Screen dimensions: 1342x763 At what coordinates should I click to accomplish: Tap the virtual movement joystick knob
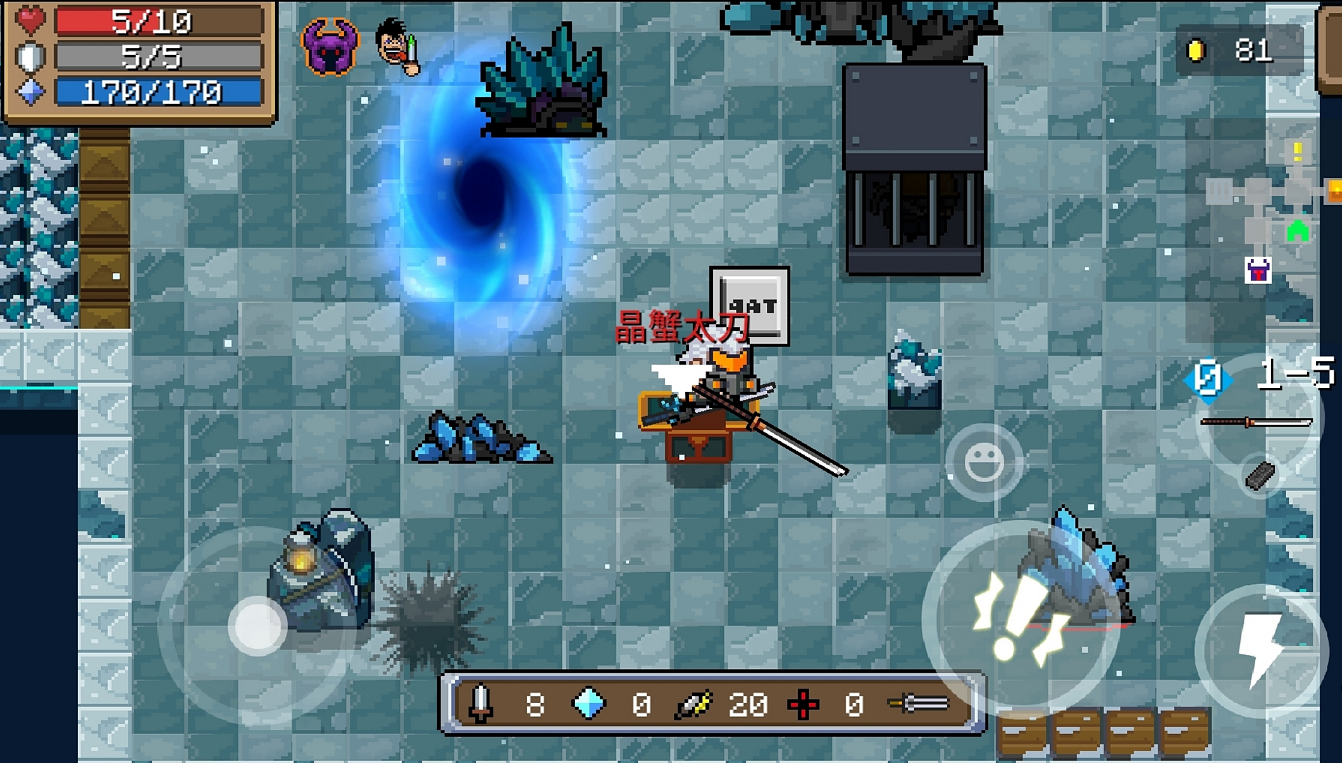pyautogui.click(x=258, y=626)
